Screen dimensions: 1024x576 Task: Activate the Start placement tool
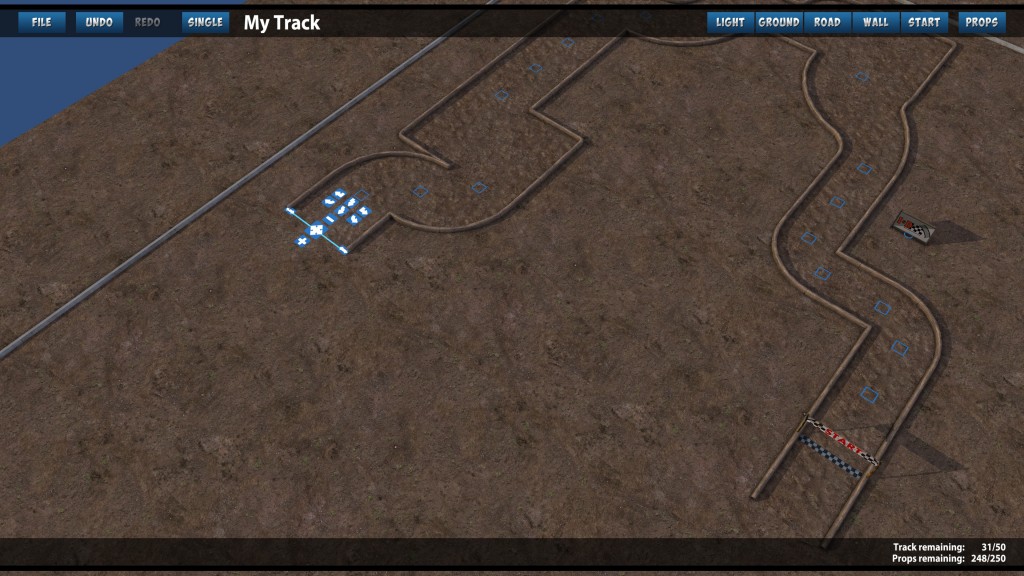pyautogui.click(x=923, y=22)
